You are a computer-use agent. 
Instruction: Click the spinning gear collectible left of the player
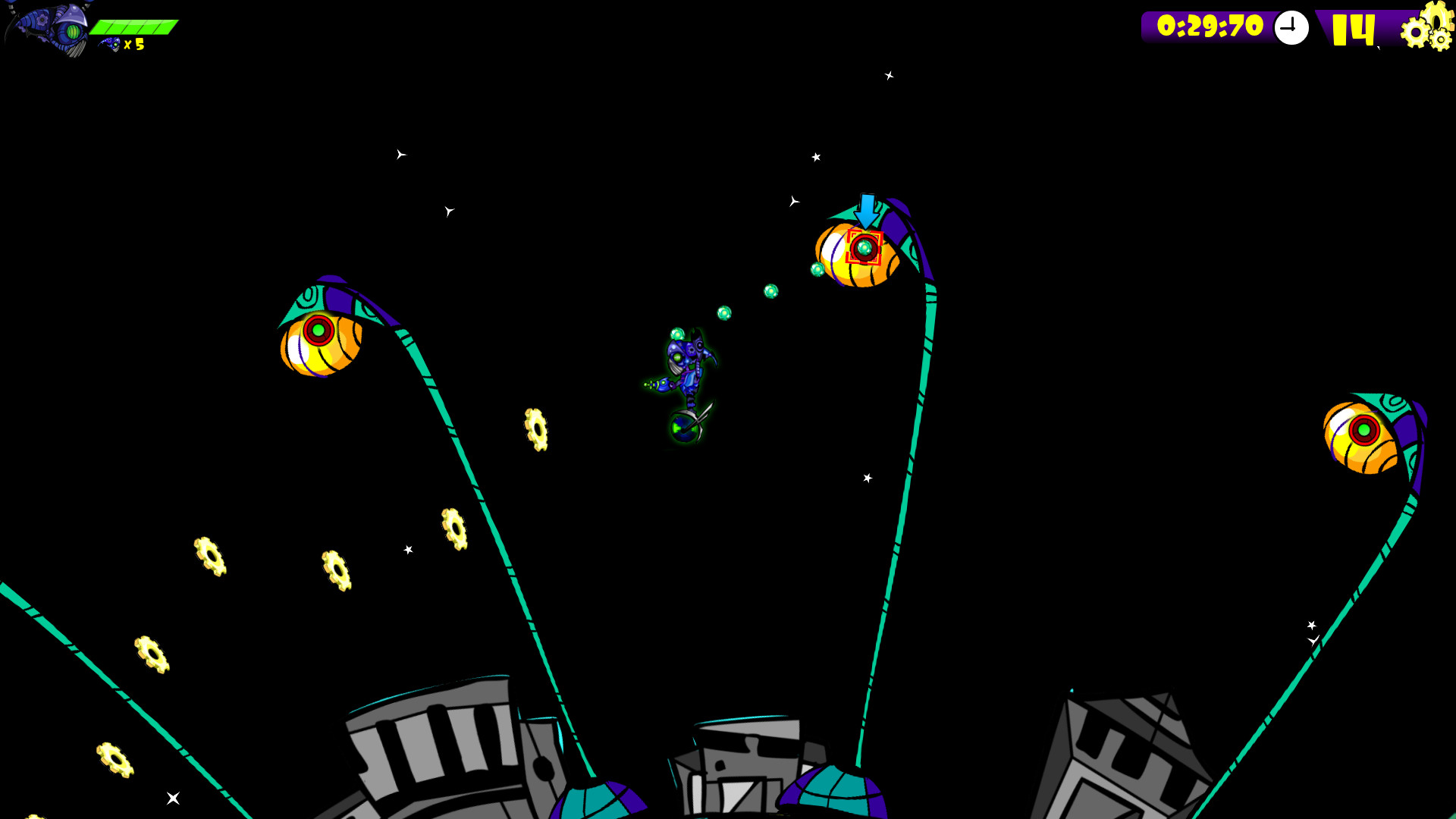click(x=536, y=430)
